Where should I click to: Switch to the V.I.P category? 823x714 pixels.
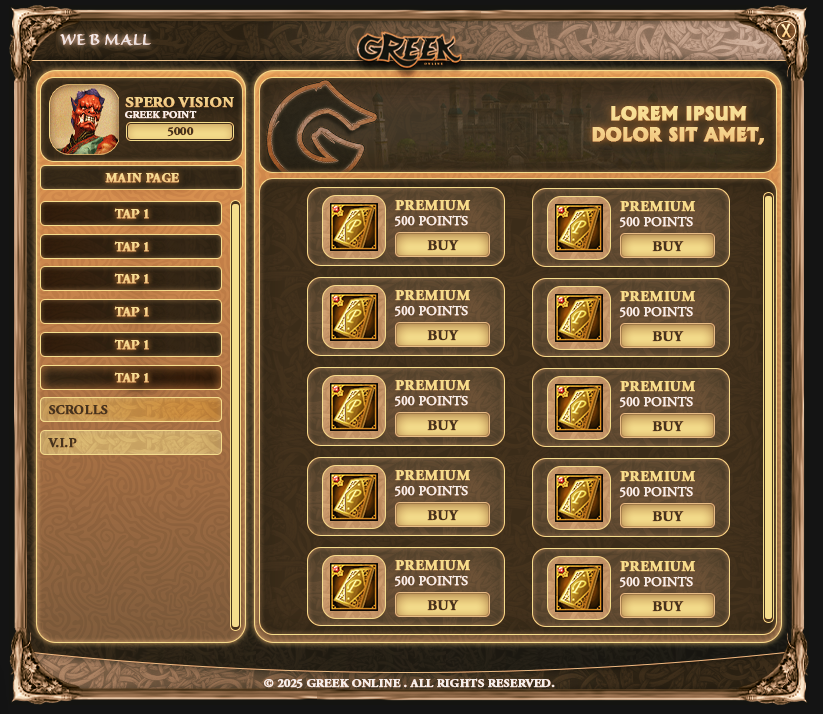pos(131,442)
